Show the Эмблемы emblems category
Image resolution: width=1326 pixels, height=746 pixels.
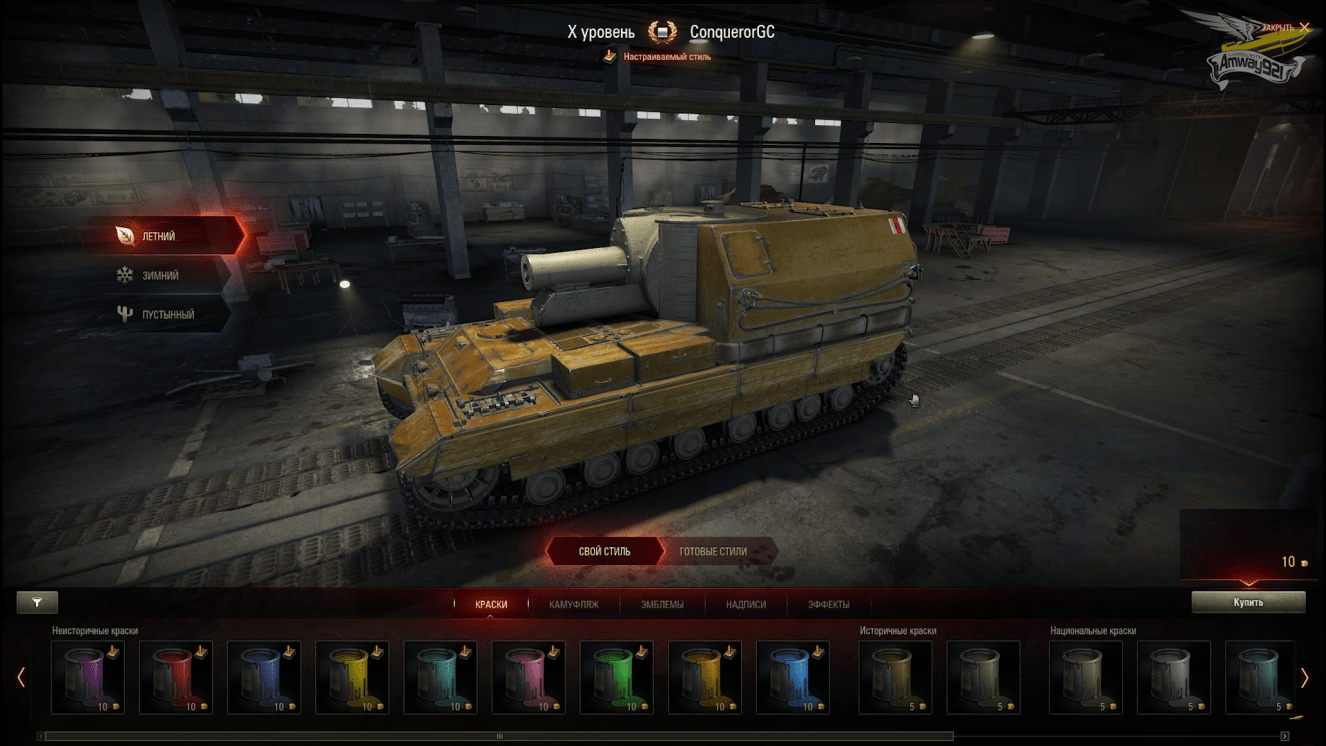(662, 604)
